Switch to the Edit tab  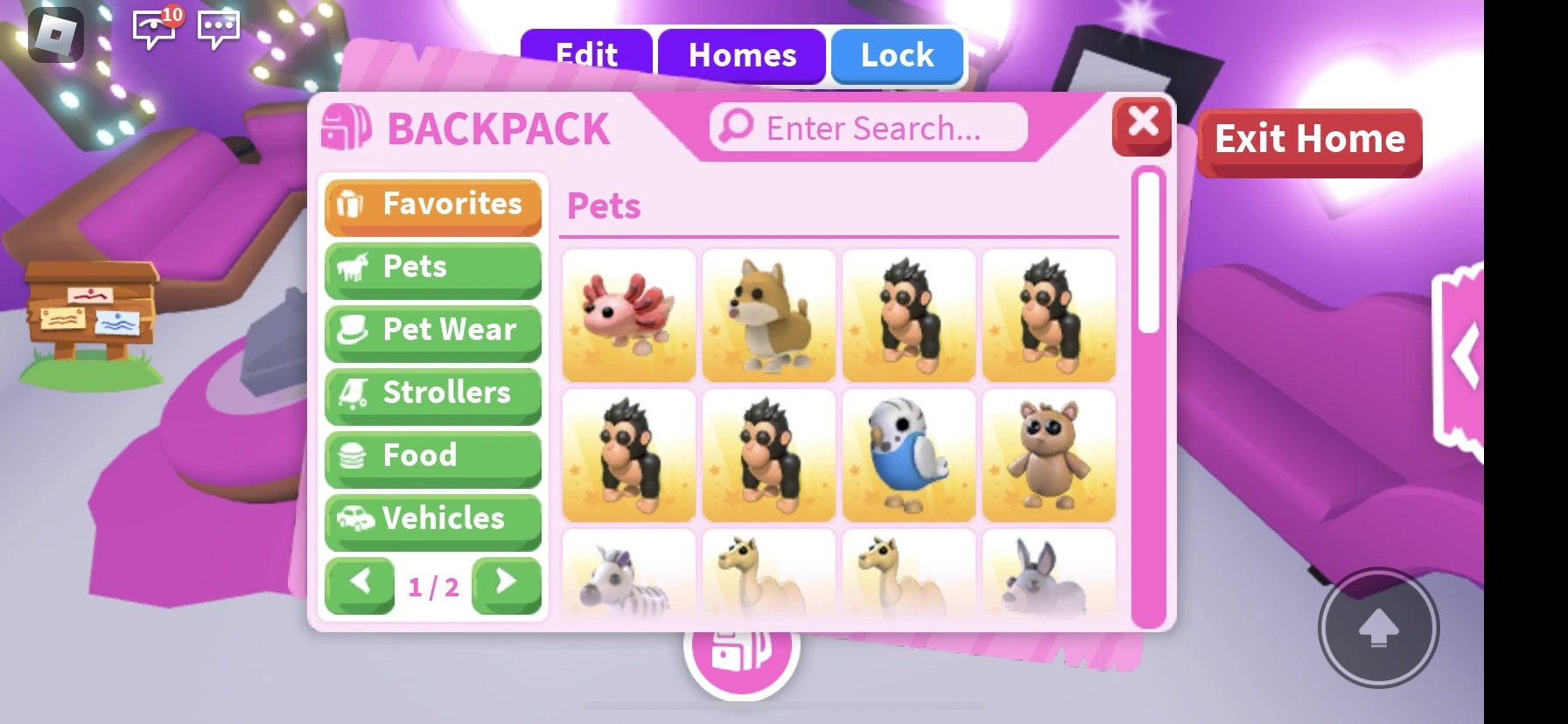point(585,56)
